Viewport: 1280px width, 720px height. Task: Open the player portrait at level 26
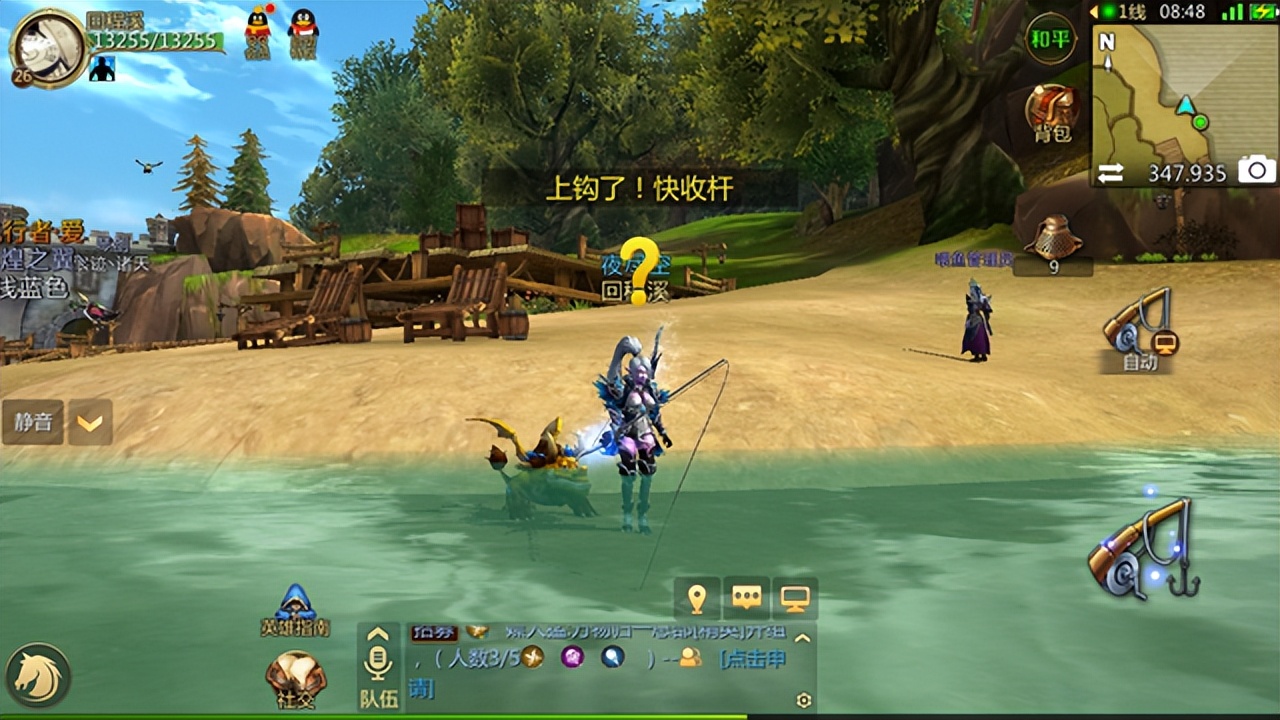click(47, 46)
